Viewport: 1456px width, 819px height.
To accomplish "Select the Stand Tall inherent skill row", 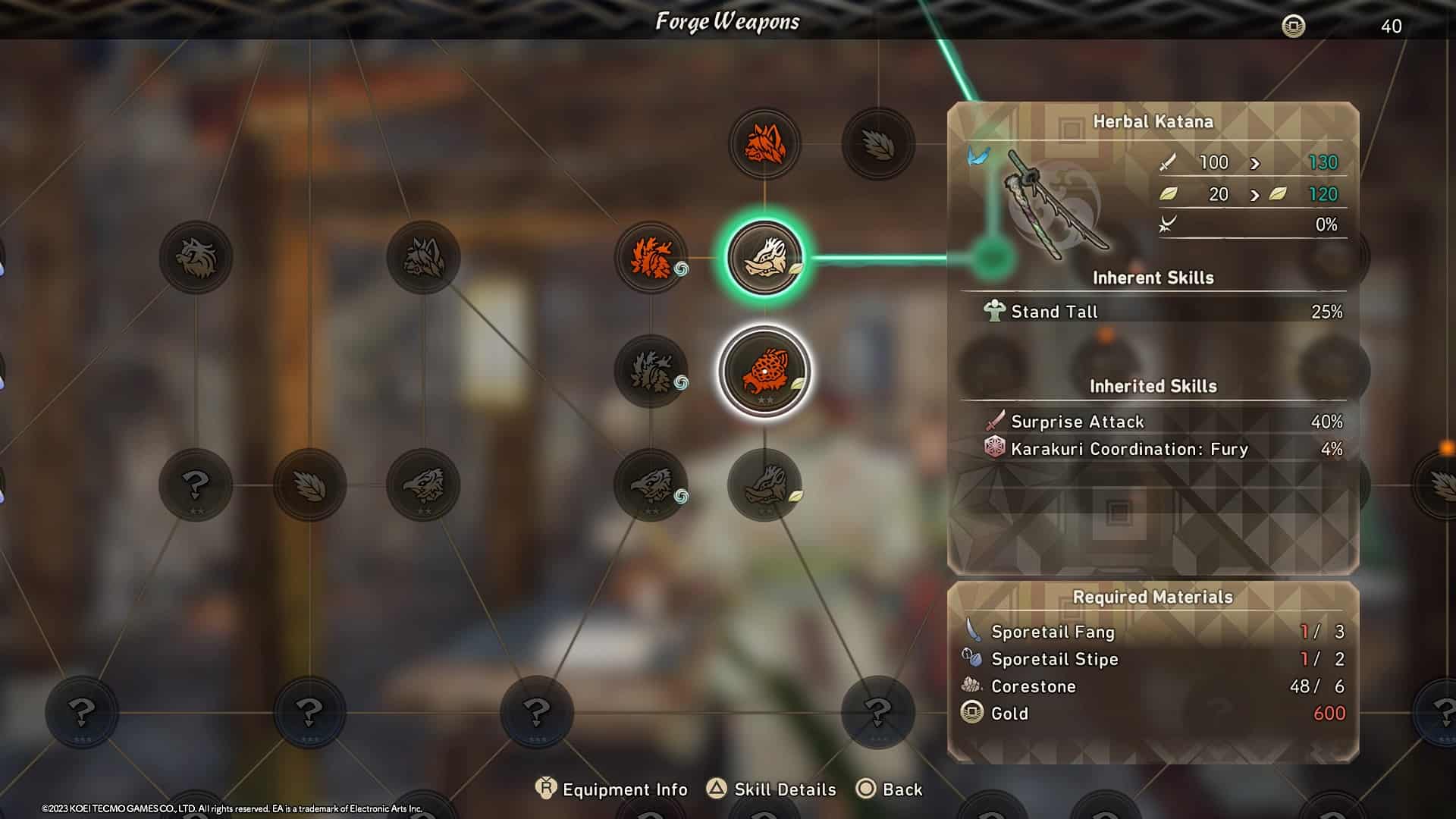I will 1153,312.
